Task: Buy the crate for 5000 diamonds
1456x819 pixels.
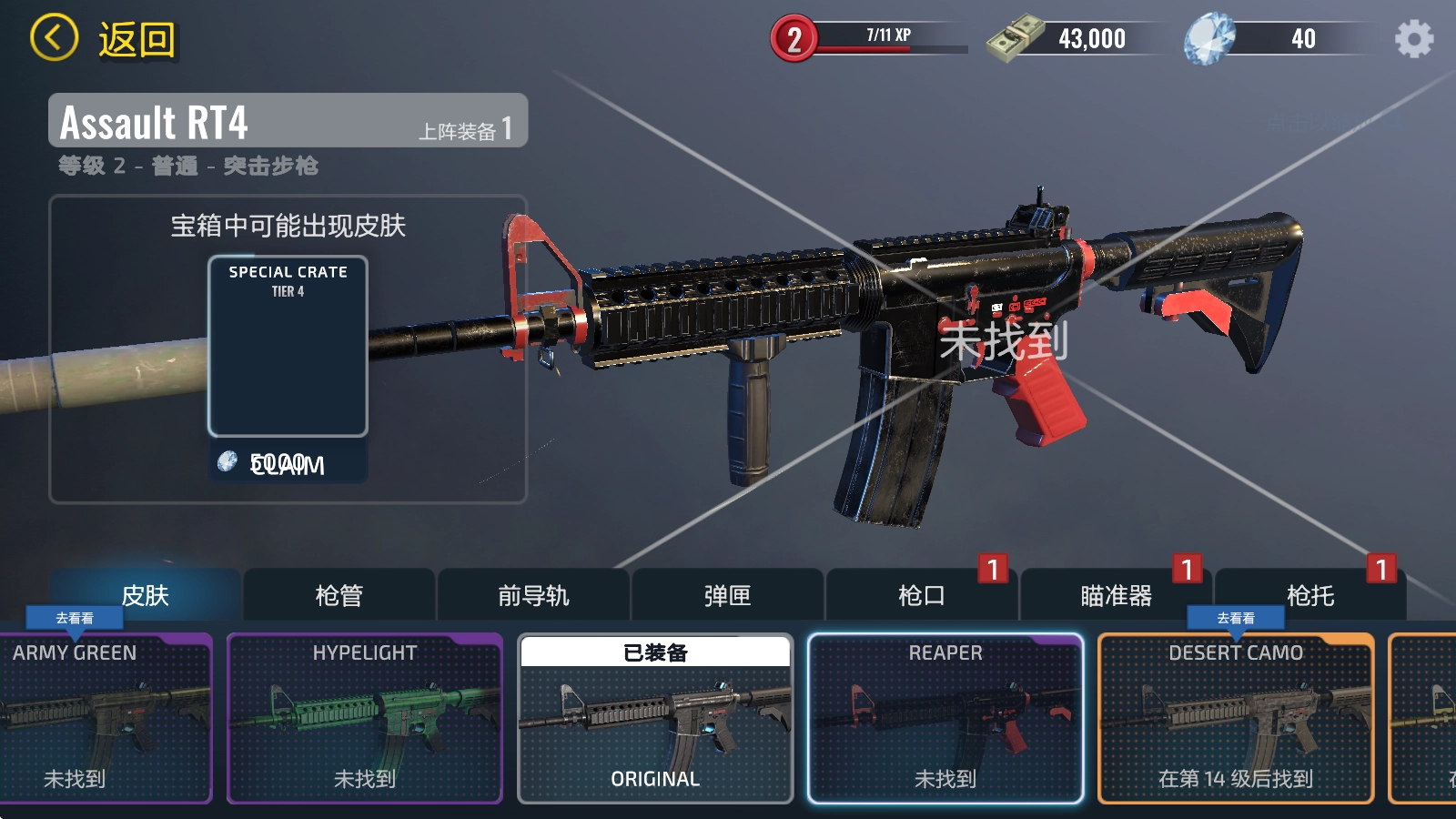Action: point(288,464)
